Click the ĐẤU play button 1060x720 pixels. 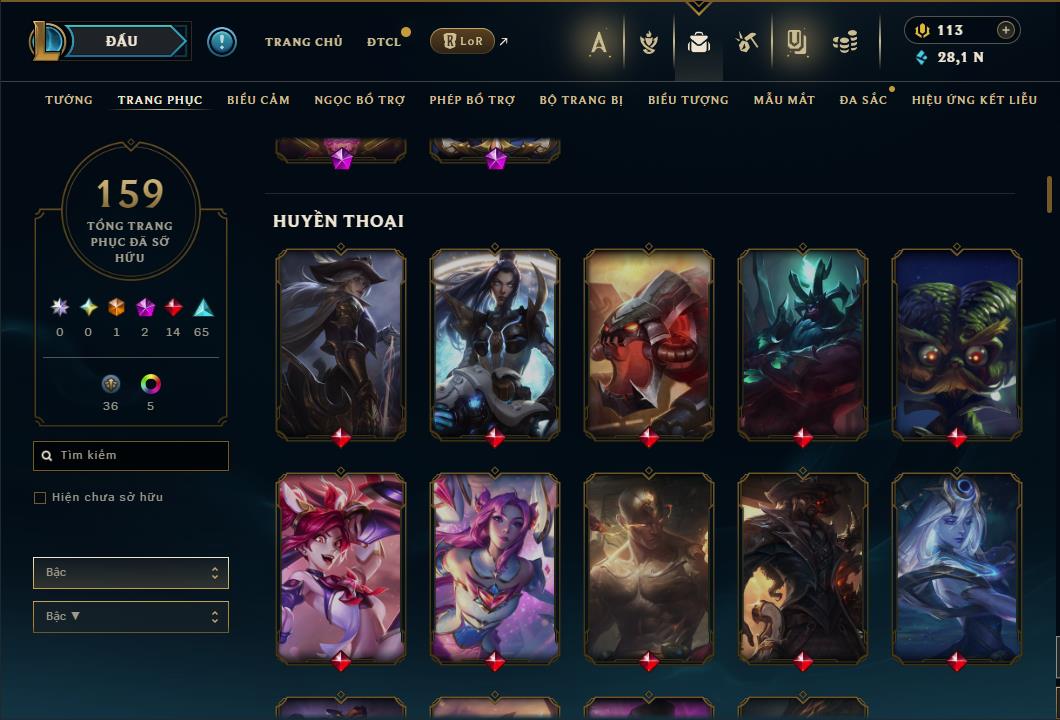tap(121, 41)
